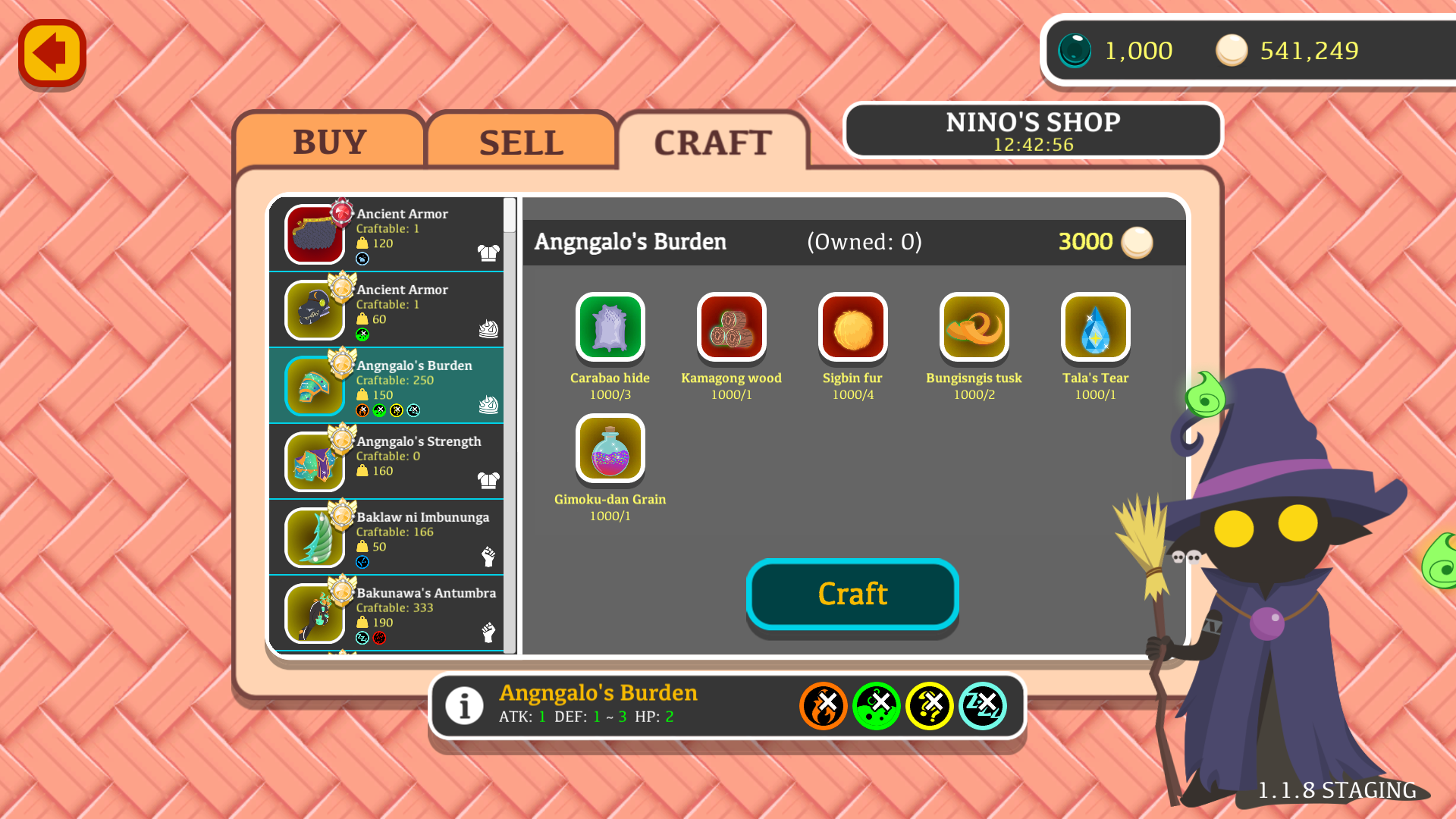
Task: Select the CRAFT tab
Action: click(713, 143)
